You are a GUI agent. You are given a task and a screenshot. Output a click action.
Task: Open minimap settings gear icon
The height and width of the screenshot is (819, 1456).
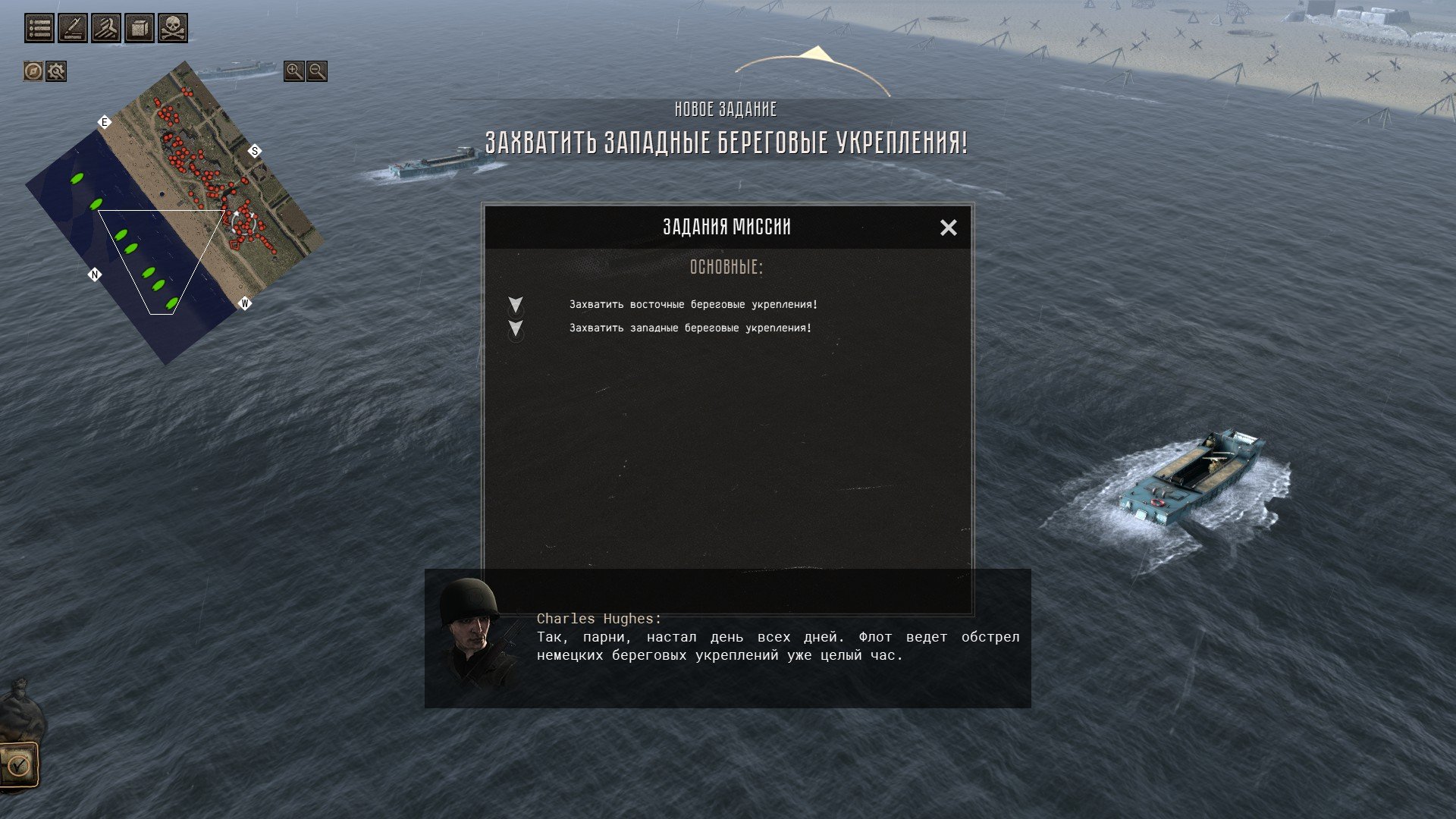point(56,71)
